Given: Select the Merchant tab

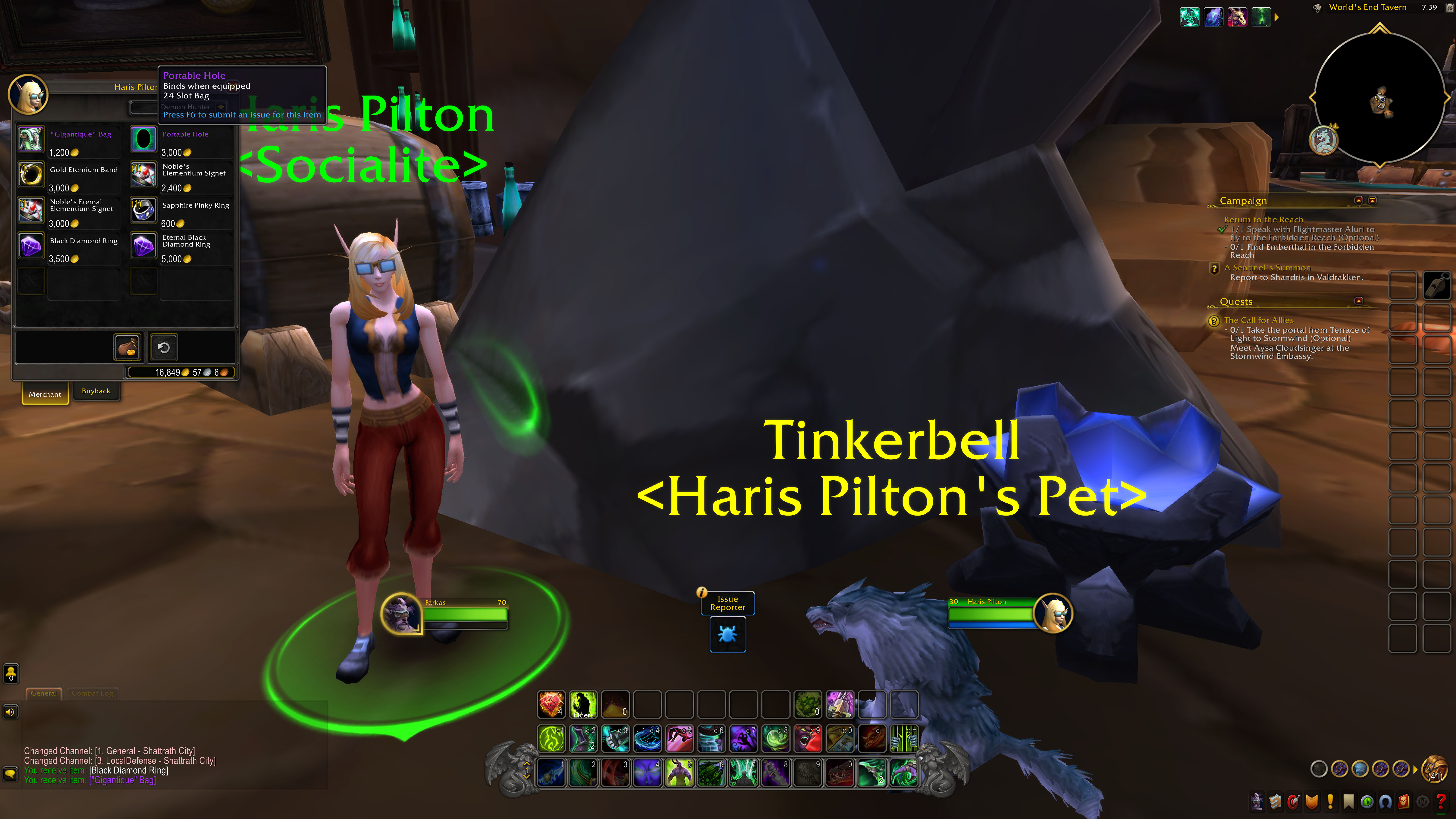Looking at the screenshot, I should tap(45, 394).
